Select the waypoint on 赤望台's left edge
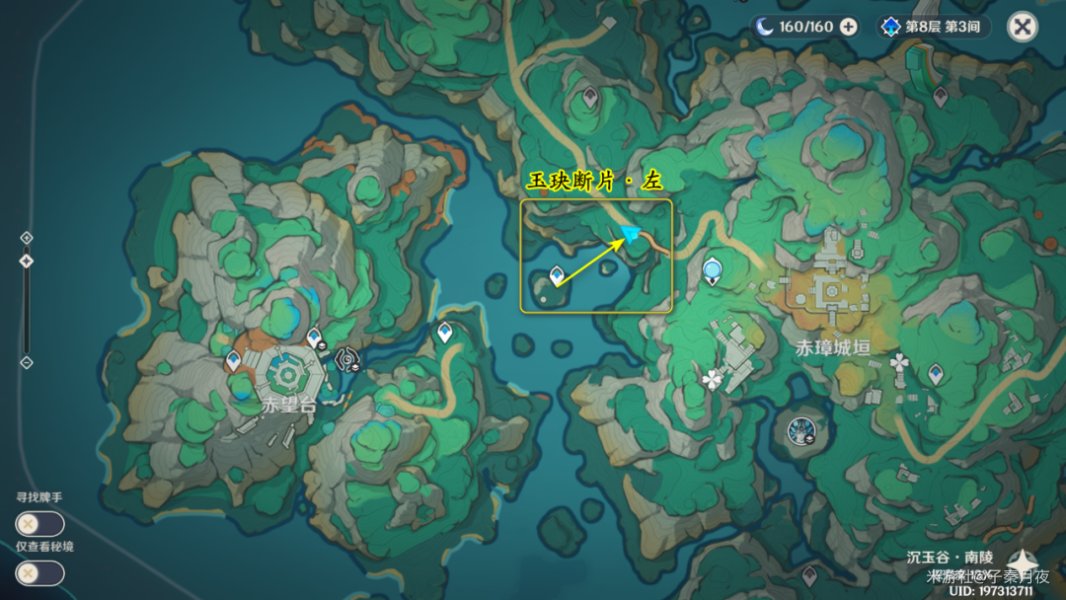The width and height of the screenshot is (1066, 600). click(x=234, y=360)
